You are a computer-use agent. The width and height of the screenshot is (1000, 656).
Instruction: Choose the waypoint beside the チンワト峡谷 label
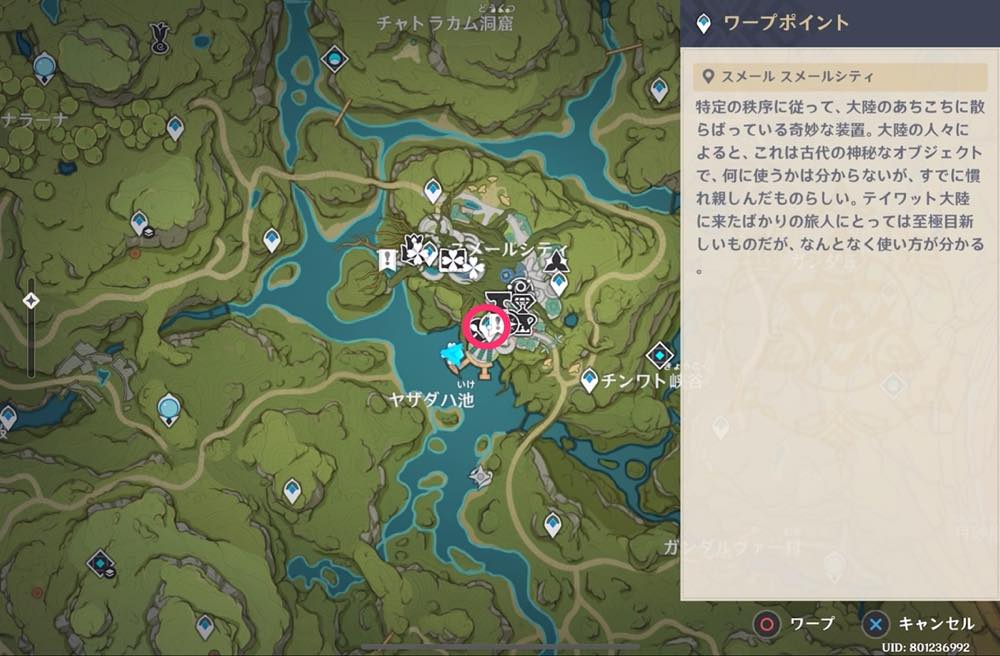point(589,379)
